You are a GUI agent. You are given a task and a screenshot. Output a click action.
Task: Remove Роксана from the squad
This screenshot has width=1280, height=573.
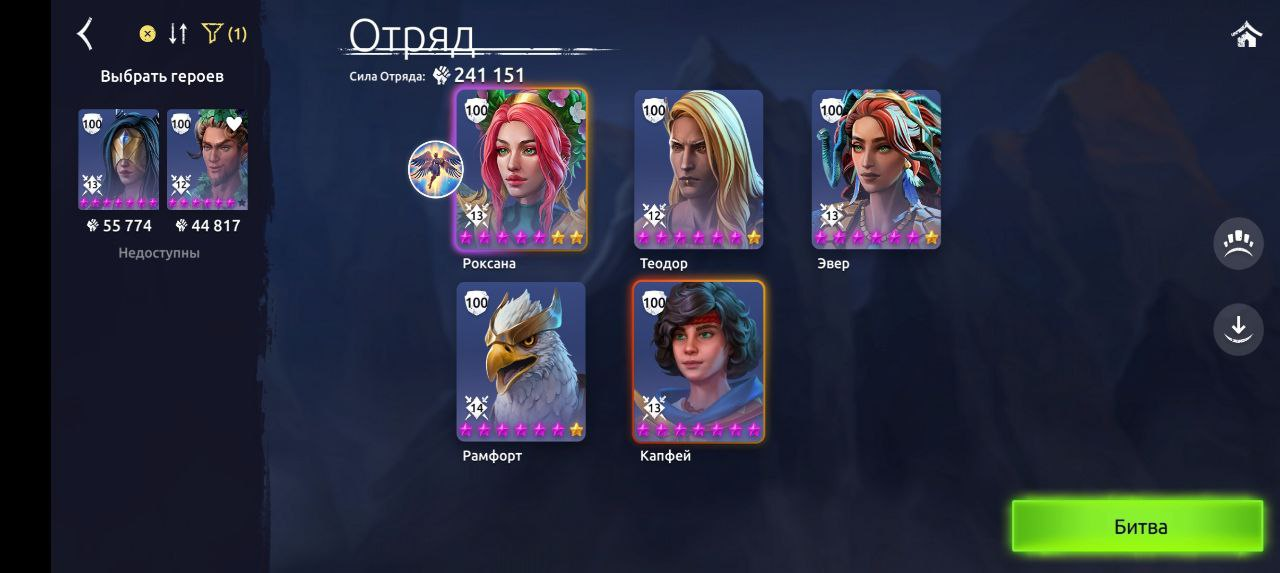pos(521,169)
